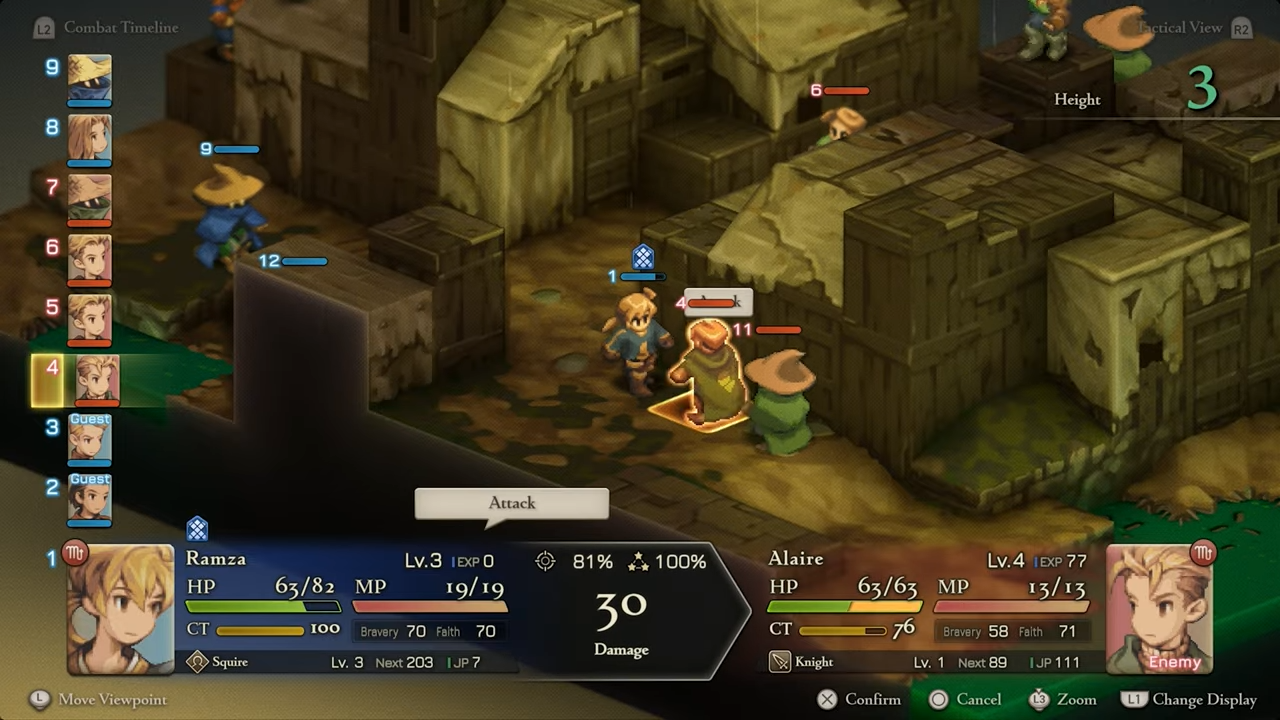Choose Guest unit at turn 2
Viewport: 1280px width, 720px height.
tap(89, 499)
